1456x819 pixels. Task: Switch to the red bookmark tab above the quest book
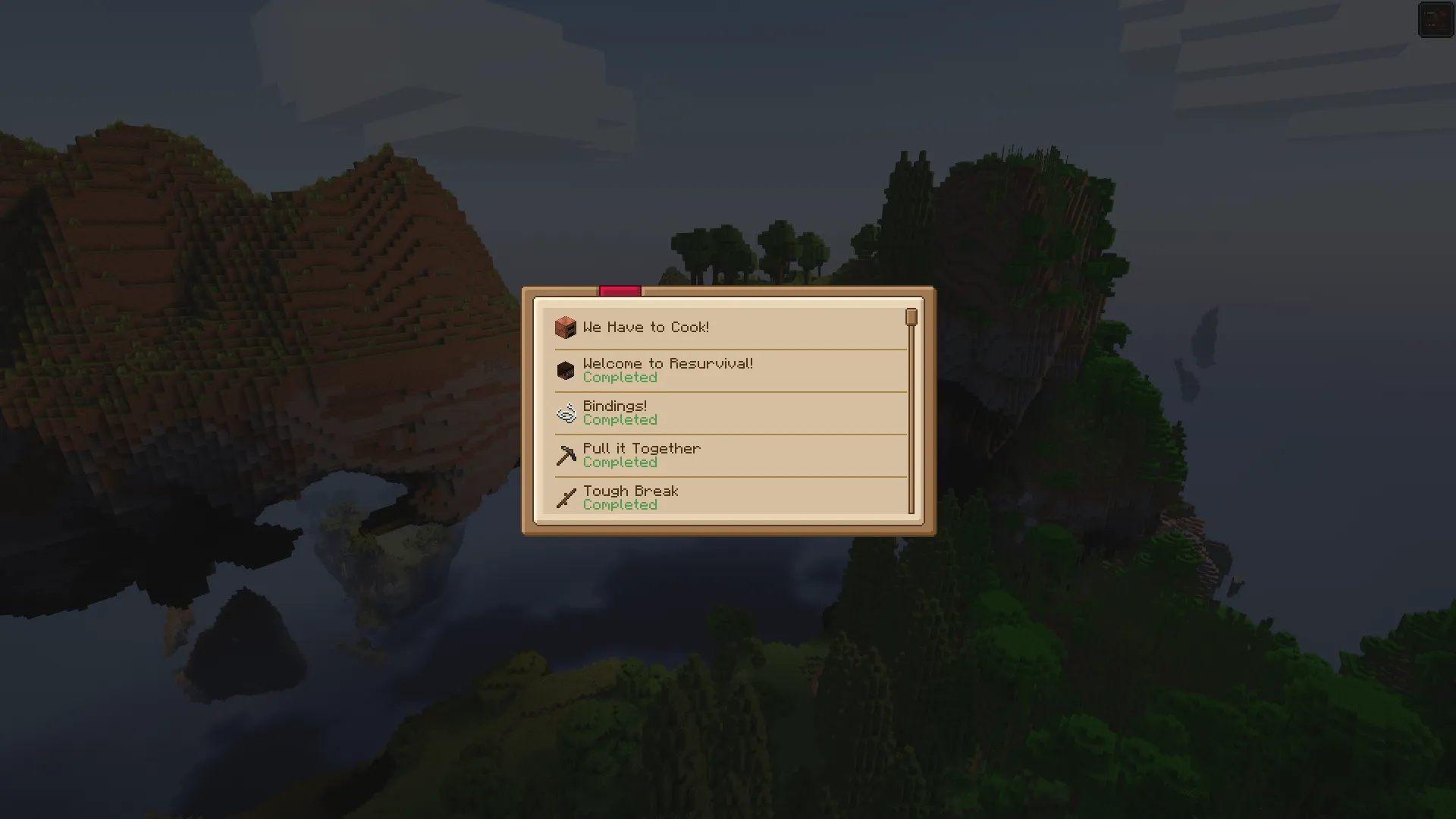(x=620, y=290)
